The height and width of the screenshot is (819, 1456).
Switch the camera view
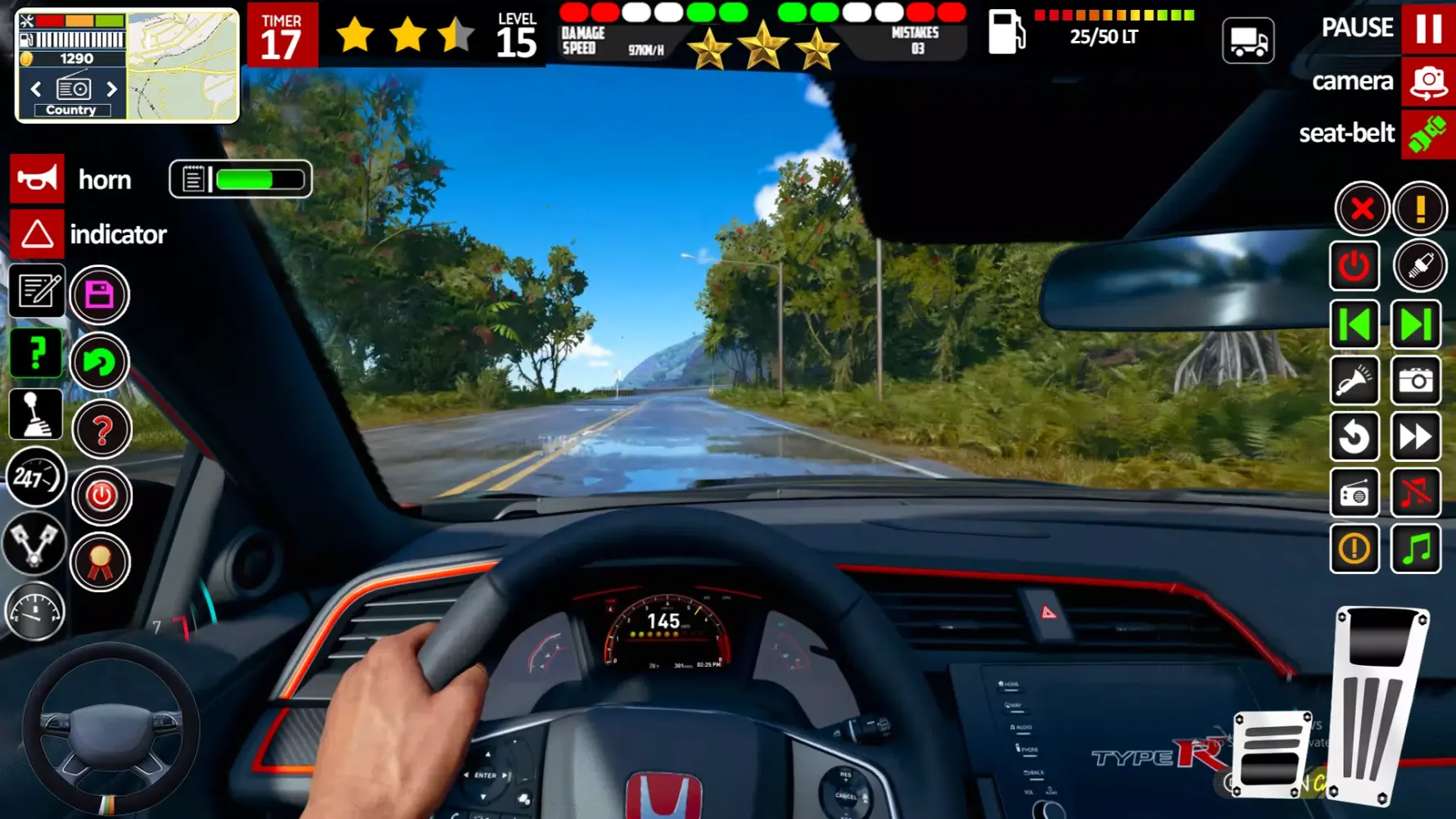click(x=1428, y=82)
